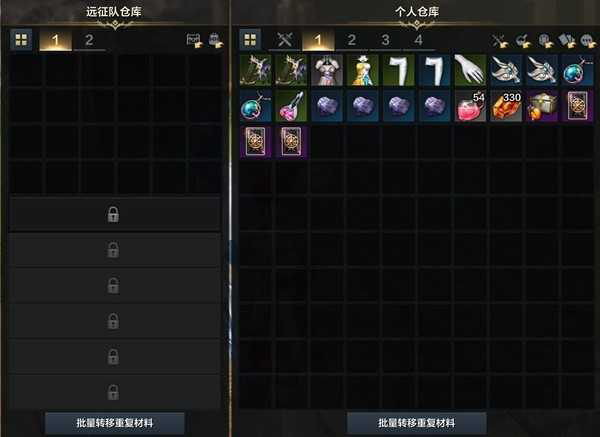Select the white glove item

(470, 70)
